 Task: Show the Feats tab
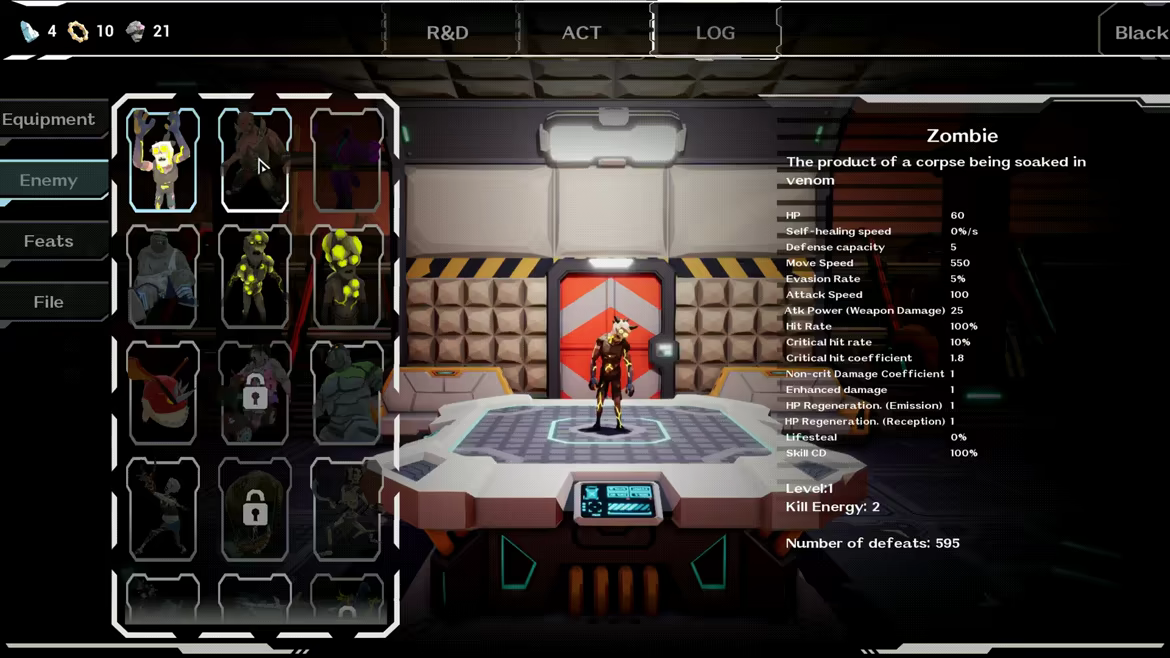[49, 241]
